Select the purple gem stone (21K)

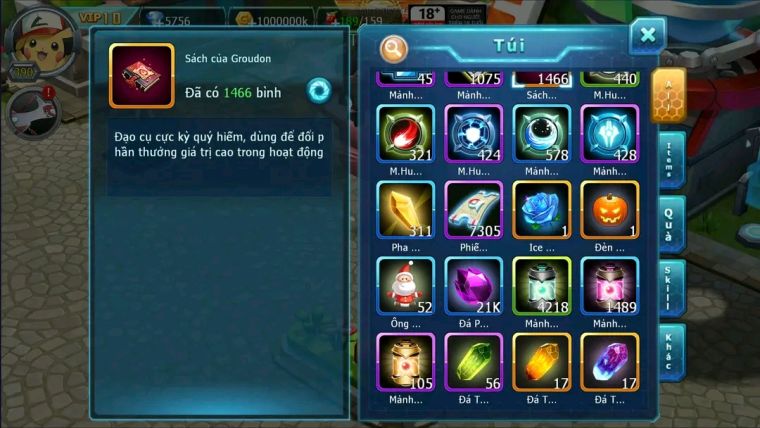(x=473, y=286)
